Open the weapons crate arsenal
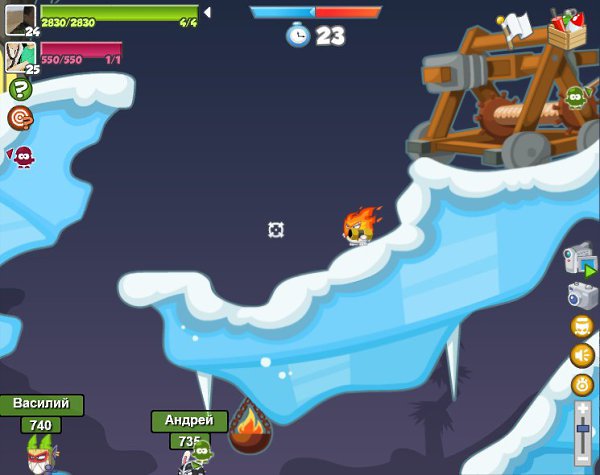Image resolution: width=600 pixels, height=475 pixels. click(566, 29)
